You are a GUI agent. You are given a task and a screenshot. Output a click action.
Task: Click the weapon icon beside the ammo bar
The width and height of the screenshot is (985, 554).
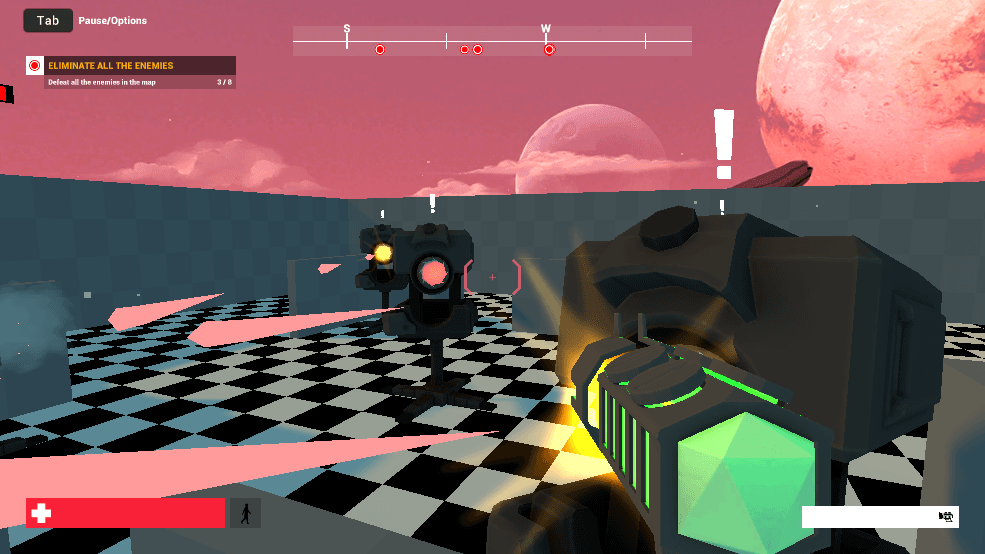coord(946,516)
